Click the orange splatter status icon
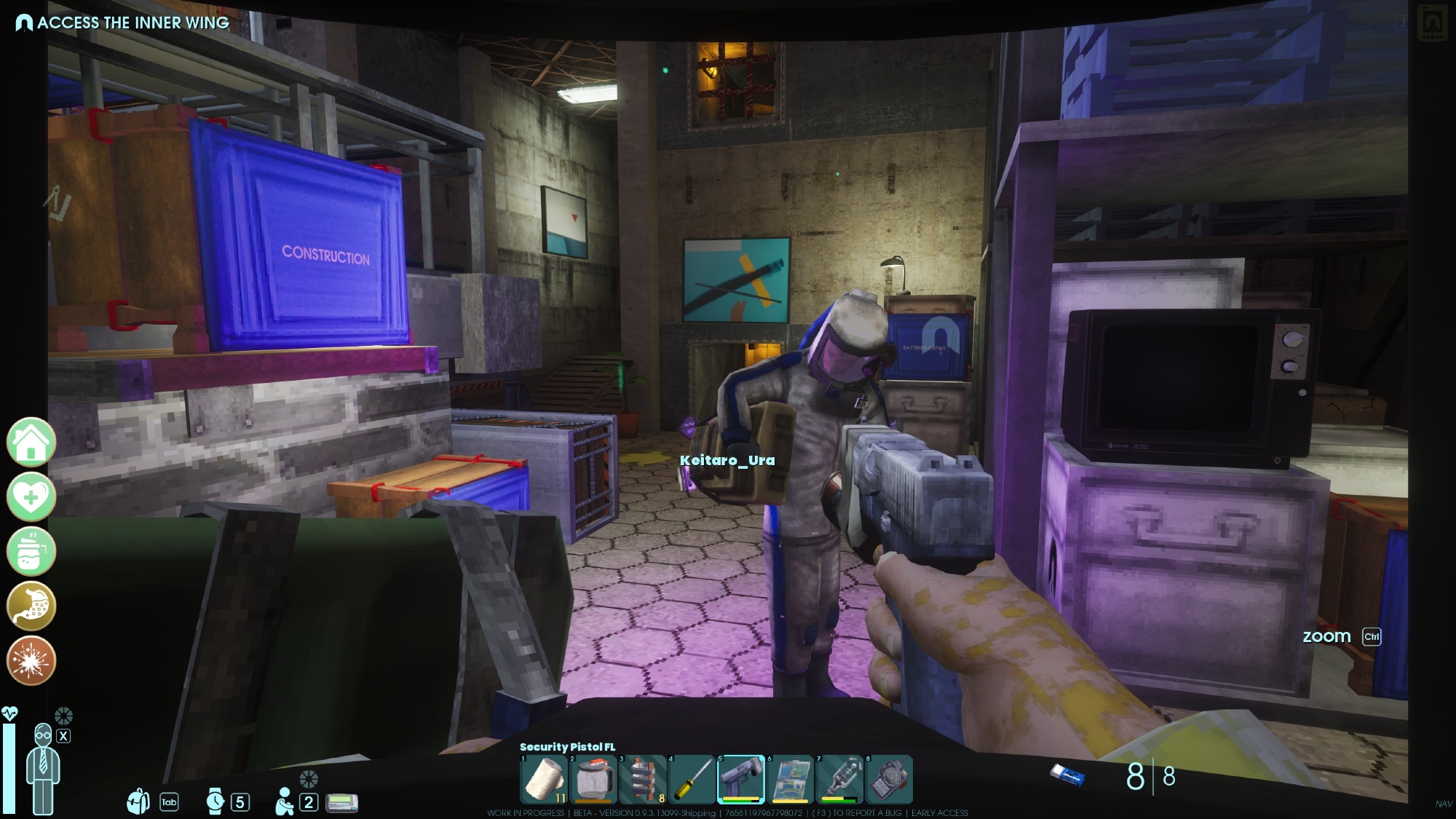The image size is (1456, 819). (x=31, y=660)
